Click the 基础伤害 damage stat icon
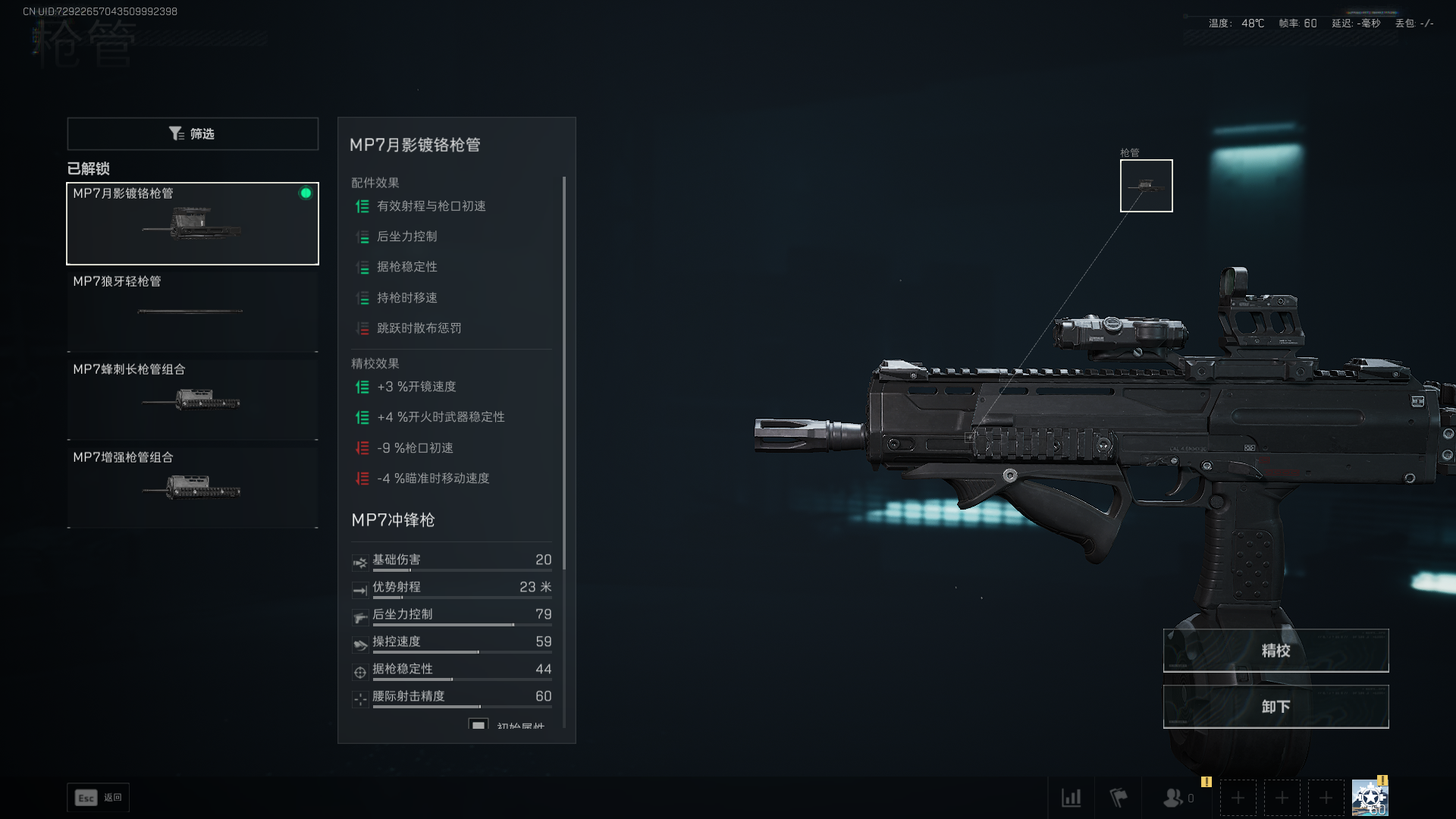The width and height of the screenshot is (1456, 819). [x=359, y=562]
